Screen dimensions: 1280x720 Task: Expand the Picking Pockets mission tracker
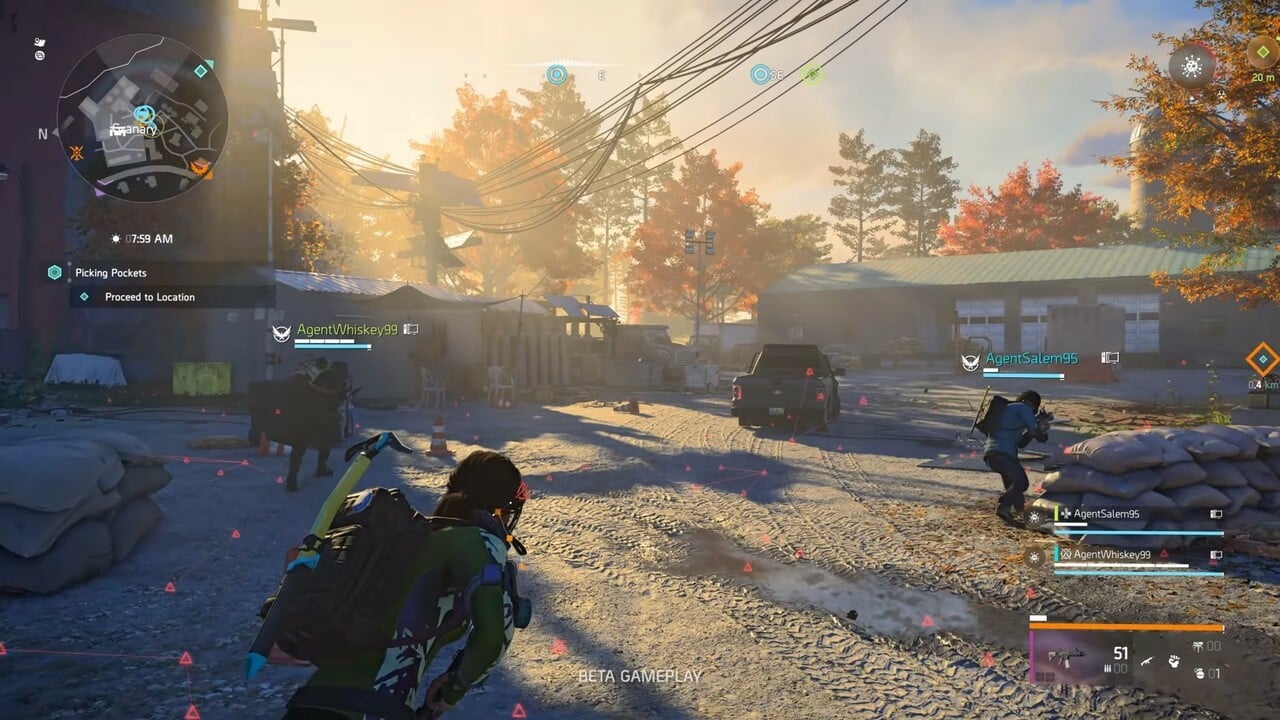point(112,272)
